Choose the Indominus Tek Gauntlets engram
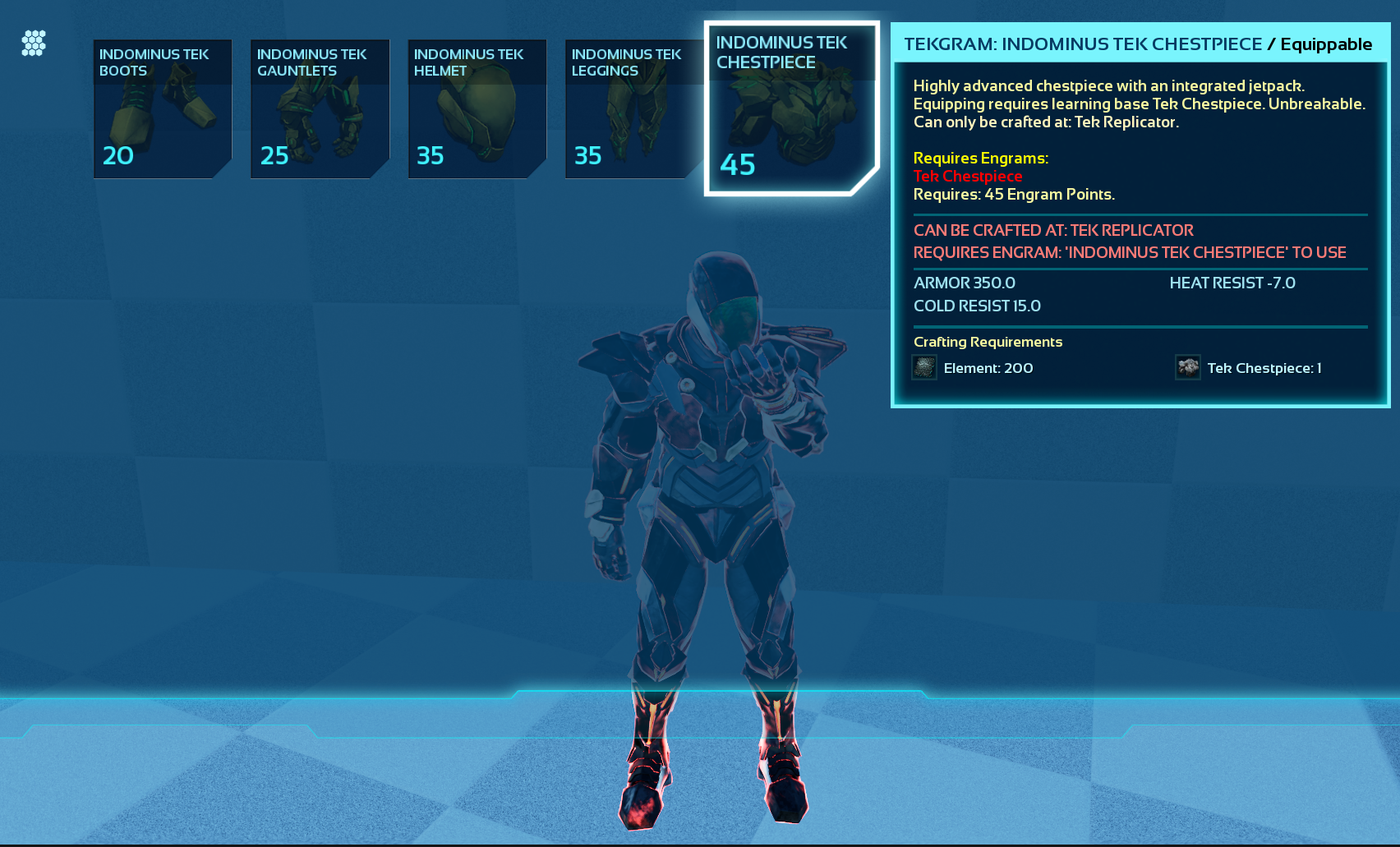Image resolution: width=1400 pixels, height=847 pixels. pyautogui.click(x=320, y=109)
